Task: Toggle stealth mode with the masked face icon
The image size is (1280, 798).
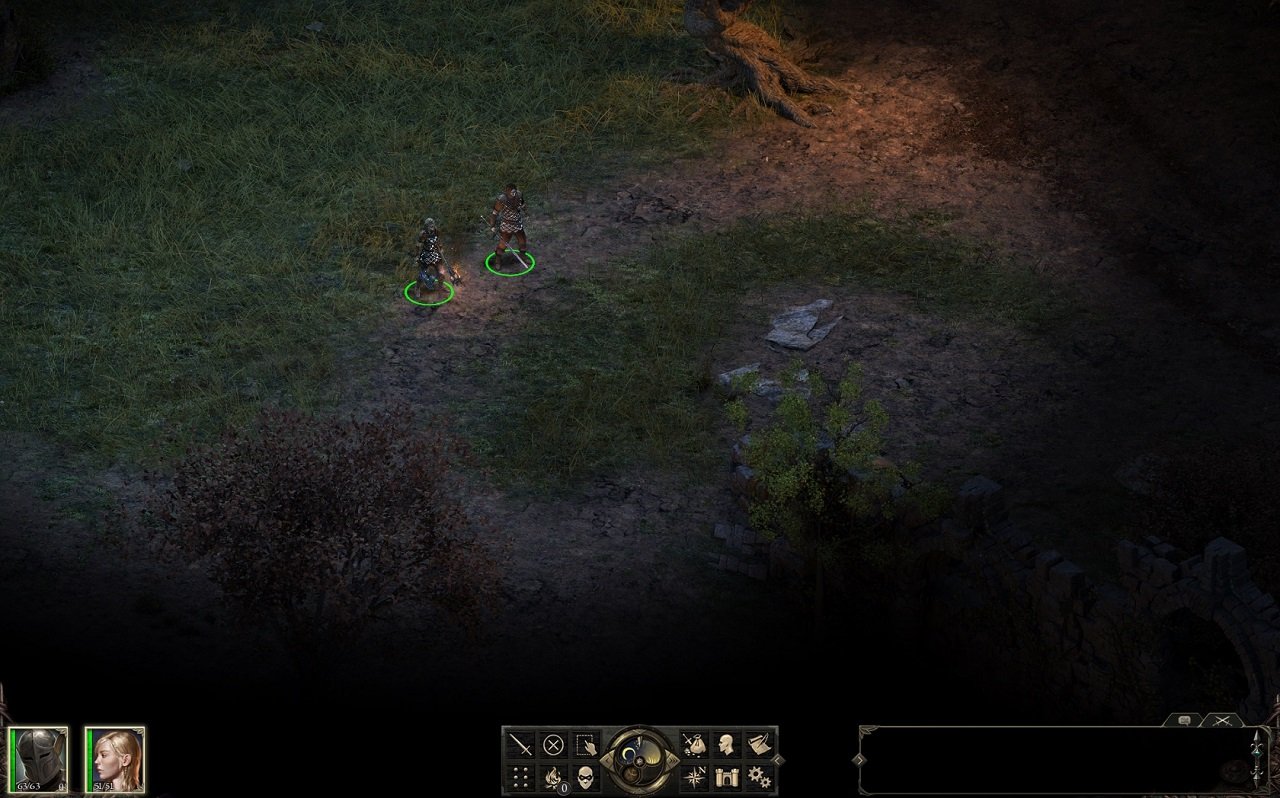Action: tap(587, 776)
